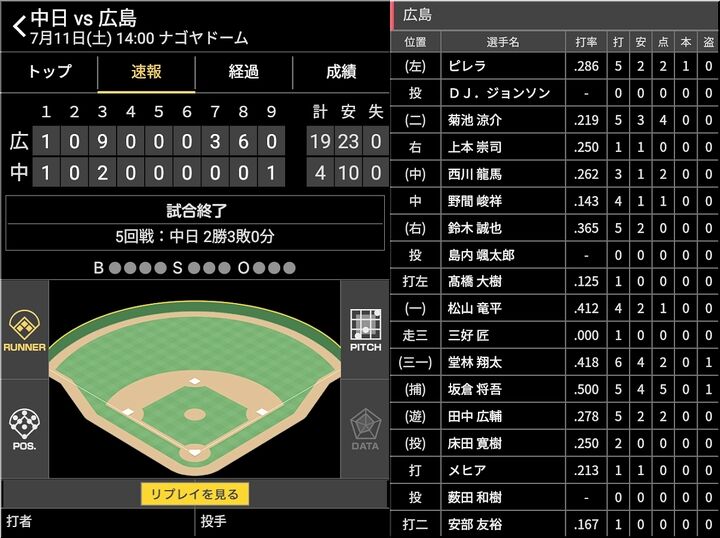720x538 pixels.
Task: Show the 成績 tab
Action: pos(340,72)
